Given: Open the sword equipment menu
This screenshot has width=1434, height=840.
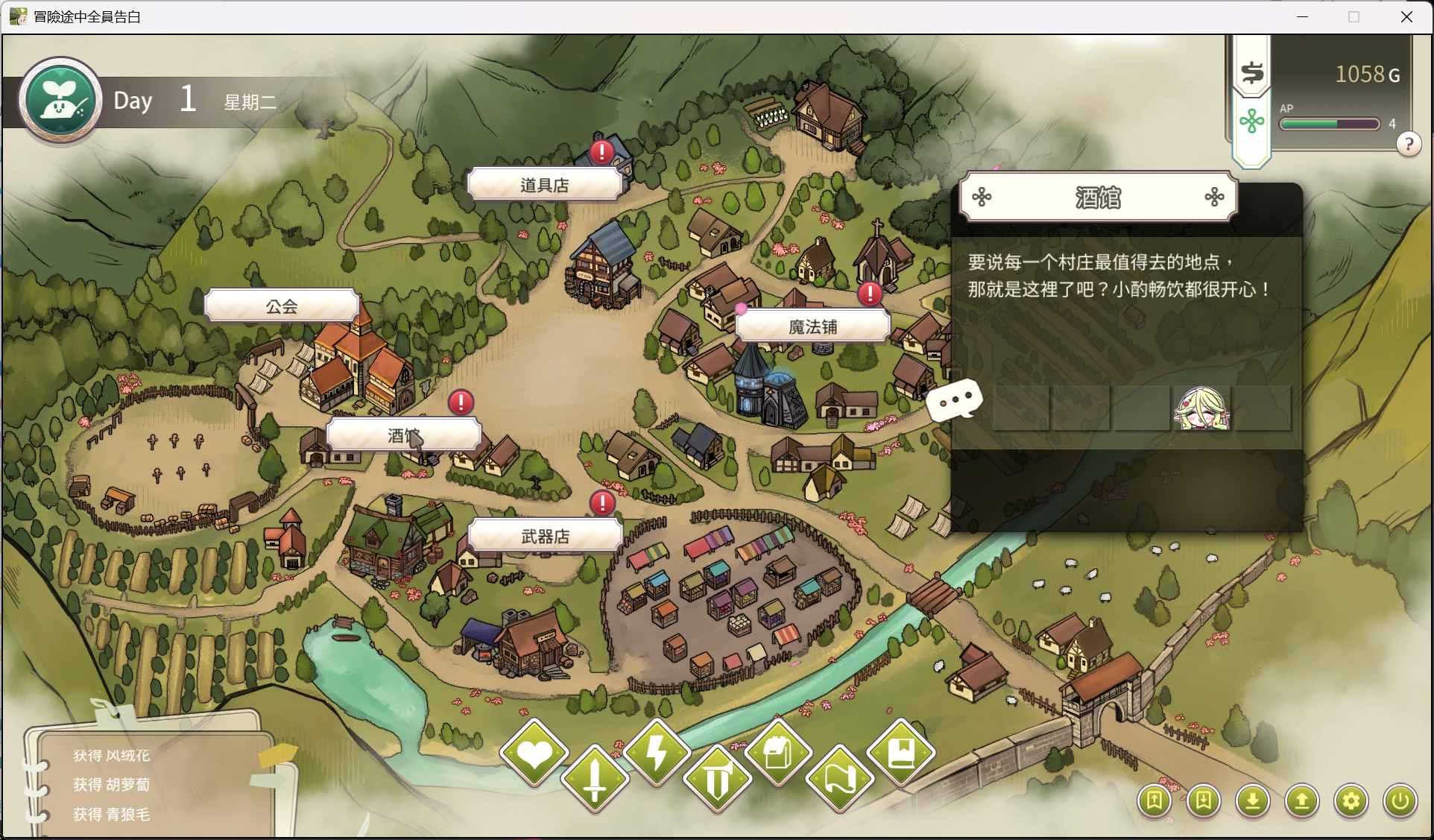Looking at the screenshot, I should click(x=595, y=779).
